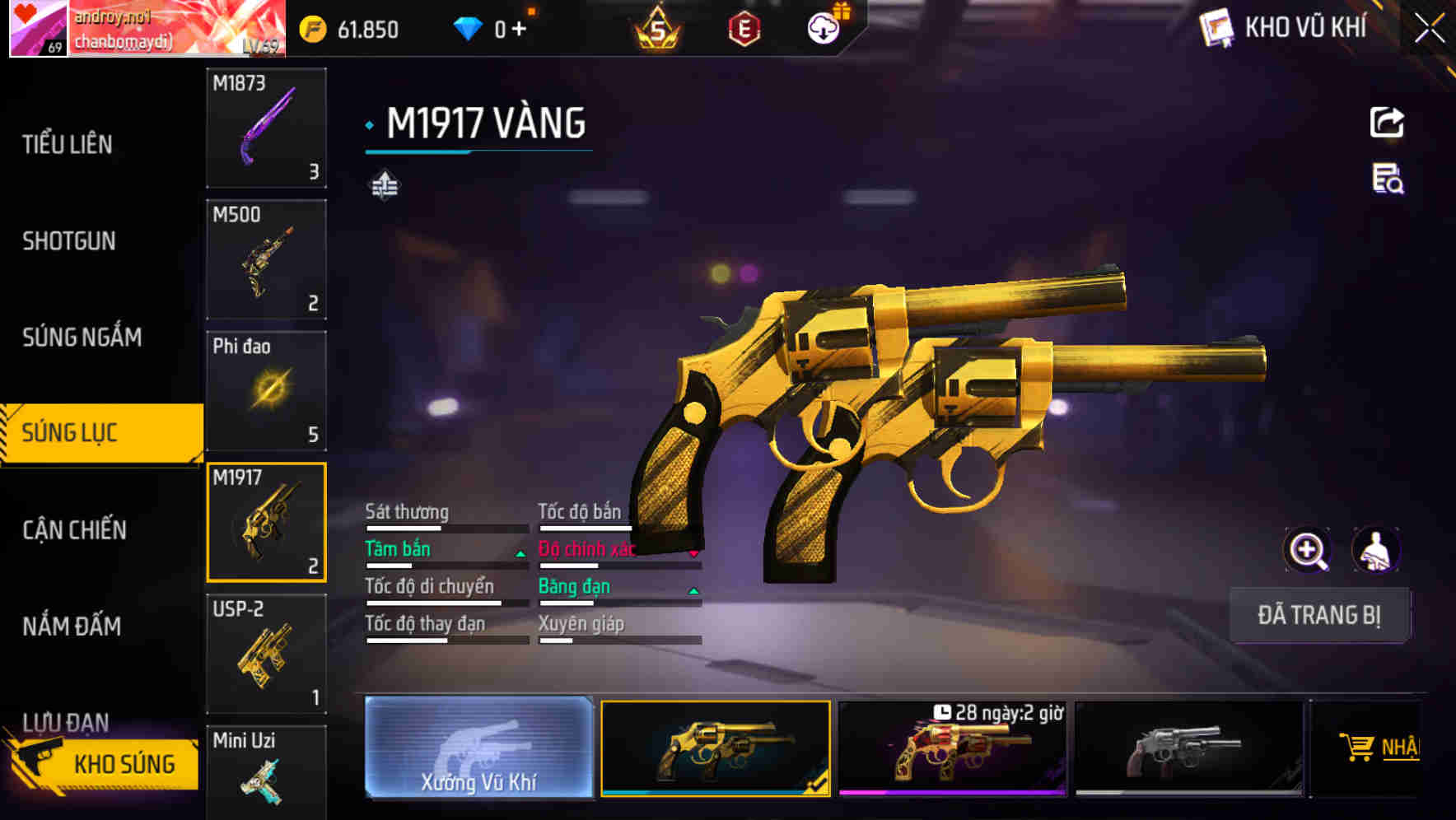The height and width of the screenshot is (820, 1456).
Task: Select the Phi đao weapon tile
Action: pyautogui.click(x=266, y=391)
